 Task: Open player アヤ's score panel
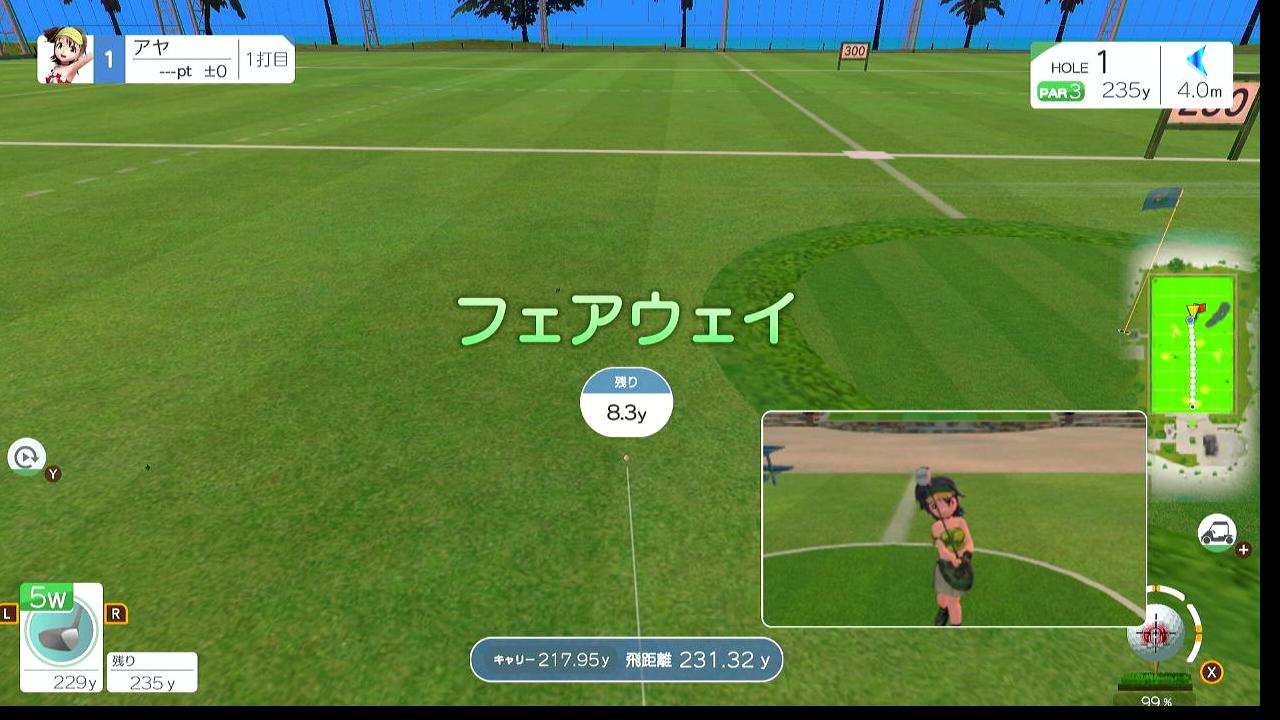[166, 60]
